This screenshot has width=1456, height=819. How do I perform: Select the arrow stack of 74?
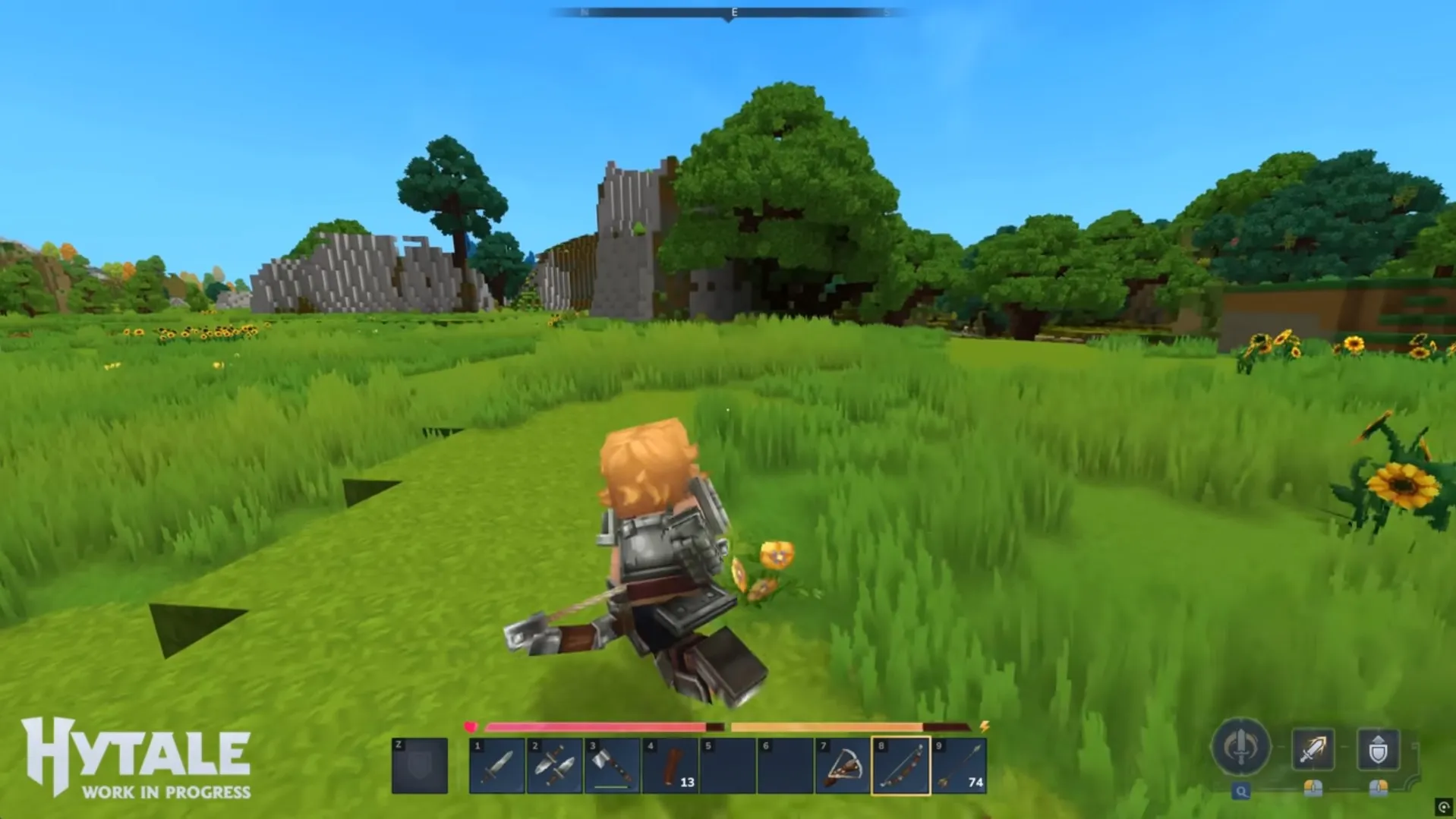tap(959, 766)
